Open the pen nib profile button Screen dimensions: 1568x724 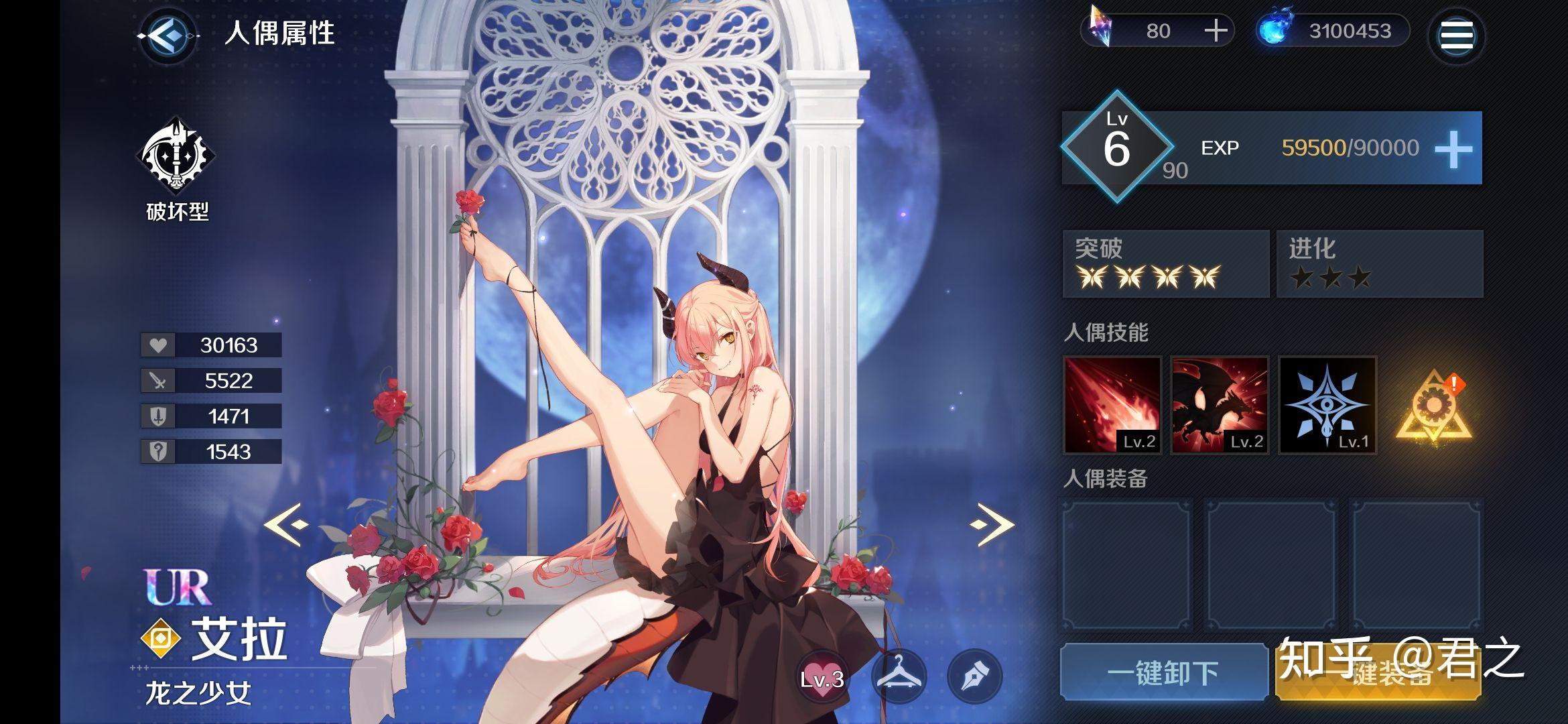point(975,676)
